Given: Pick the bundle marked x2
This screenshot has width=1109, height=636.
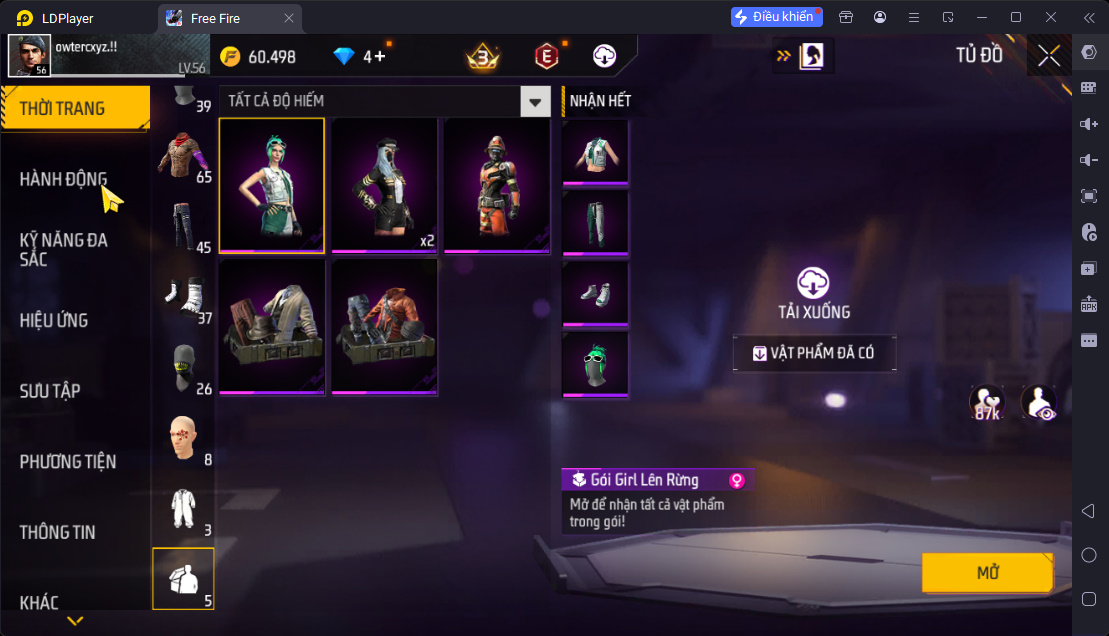Looking at the screenshot, I should [x=384, y=186].
